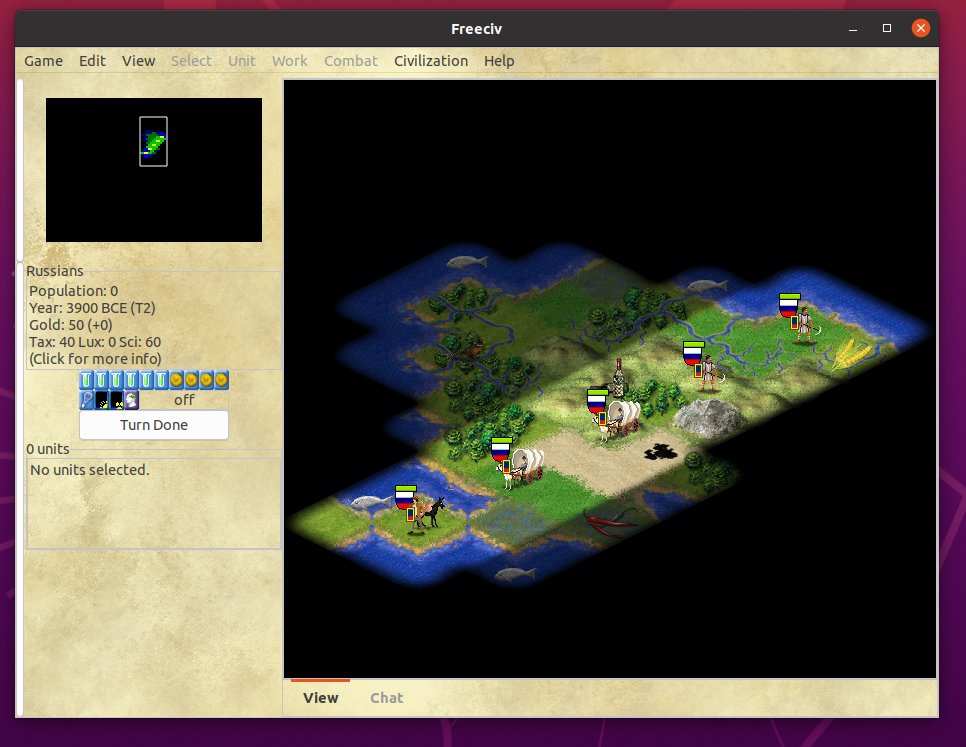966x747 pixels.
Task: Open the Edit menu
Action: point(93,61)
